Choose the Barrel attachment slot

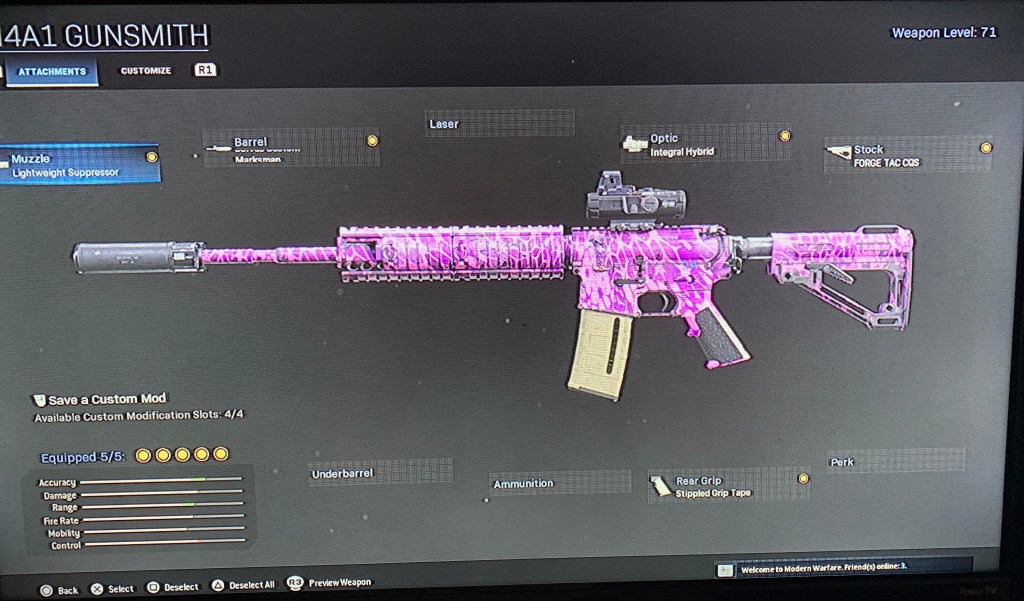[291, 148]
